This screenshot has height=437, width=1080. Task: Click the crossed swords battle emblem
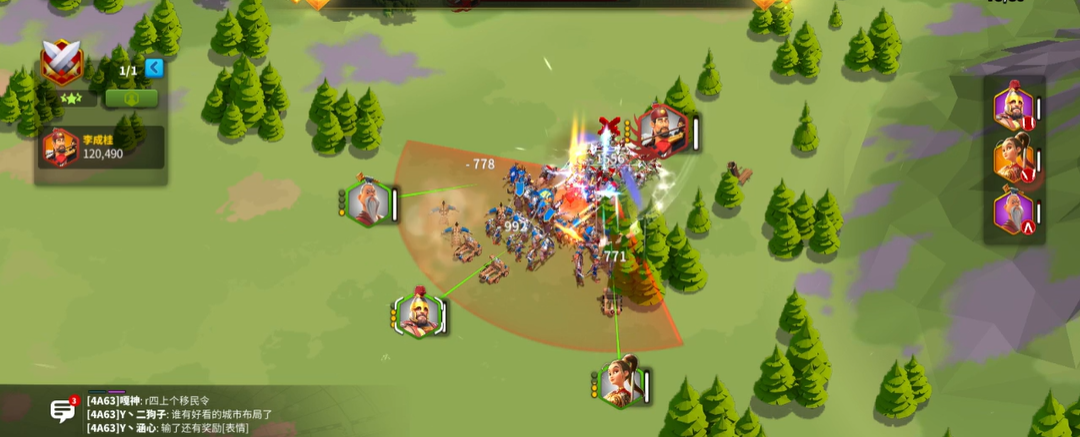[61, 63]
